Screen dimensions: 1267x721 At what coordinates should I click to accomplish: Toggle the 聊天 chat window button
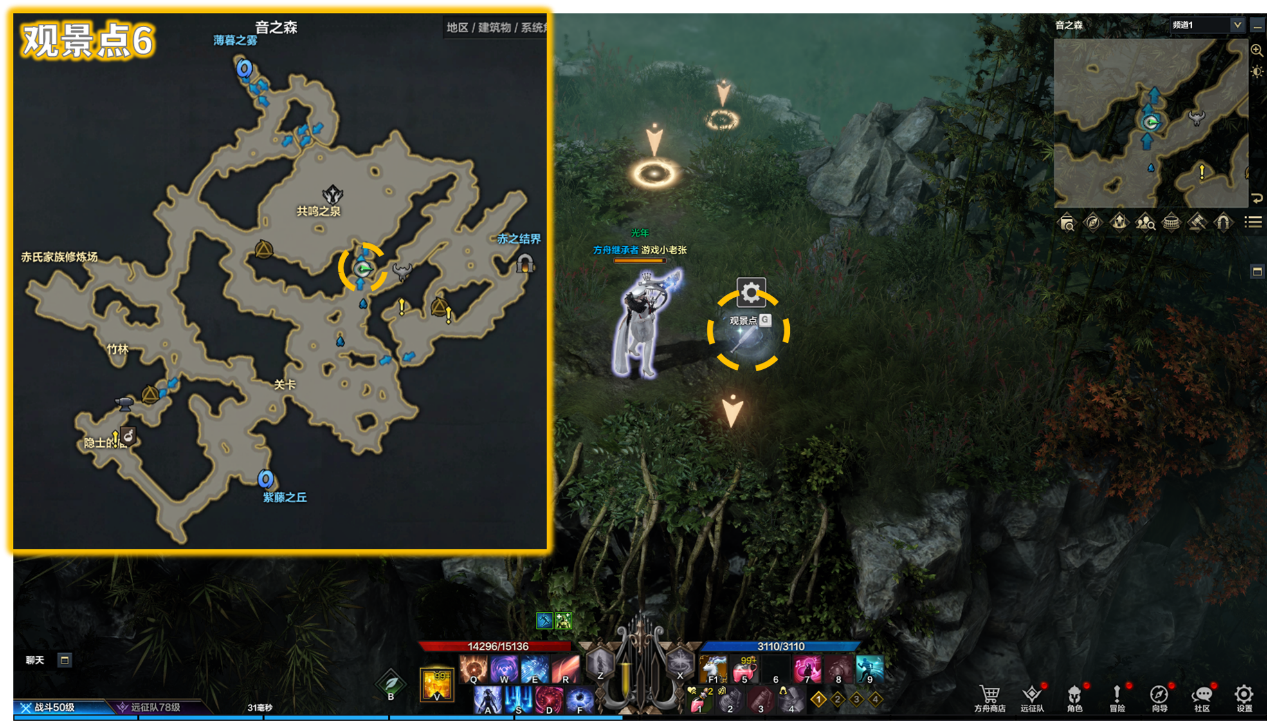pyautogui.click(x=64, y=660)
